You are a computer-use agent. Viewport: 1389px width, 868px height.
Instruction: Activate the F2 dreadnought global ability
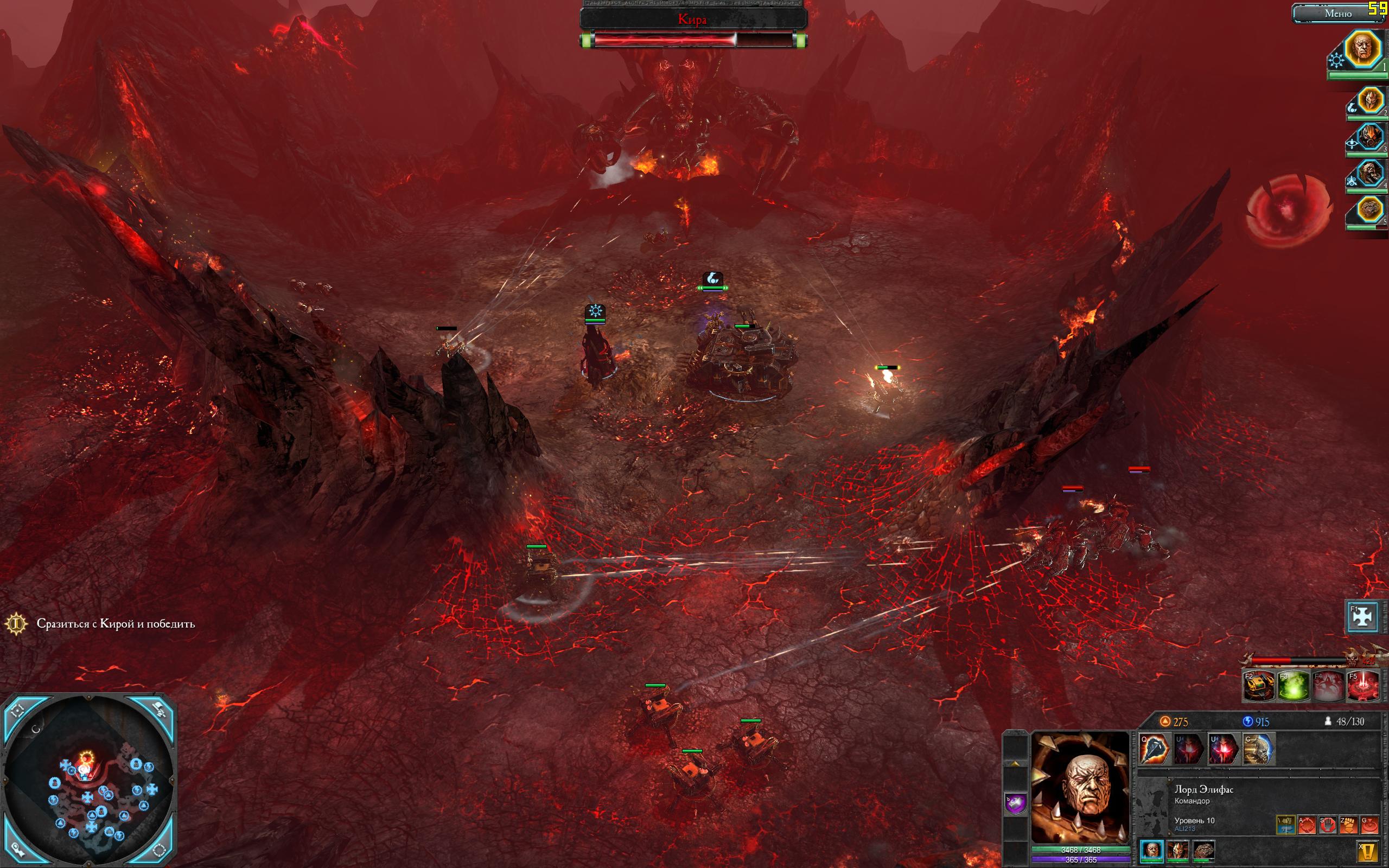coord(1259,686)
